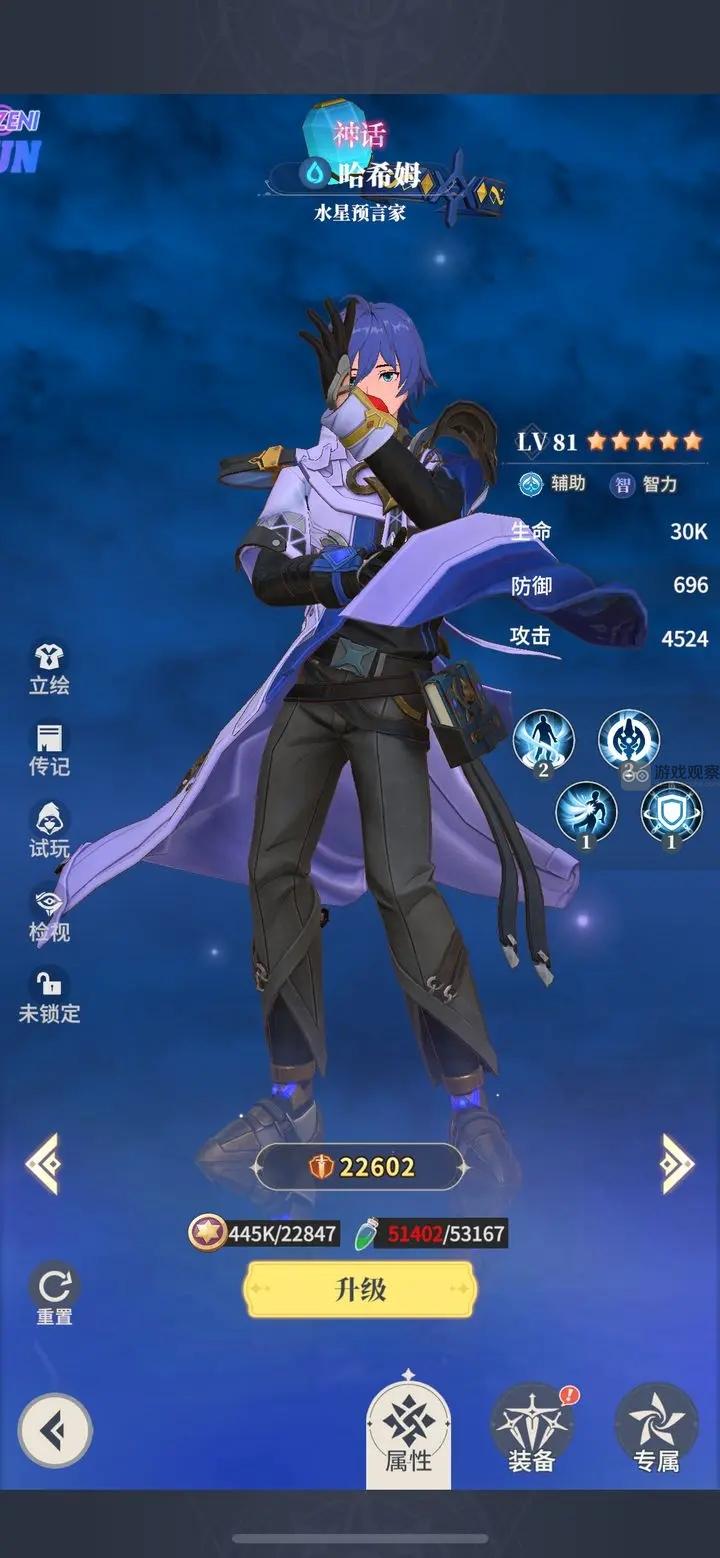The image size is (720, 1558).
Task: View the running figure skill level 2
Action: [x=543, y=741]
